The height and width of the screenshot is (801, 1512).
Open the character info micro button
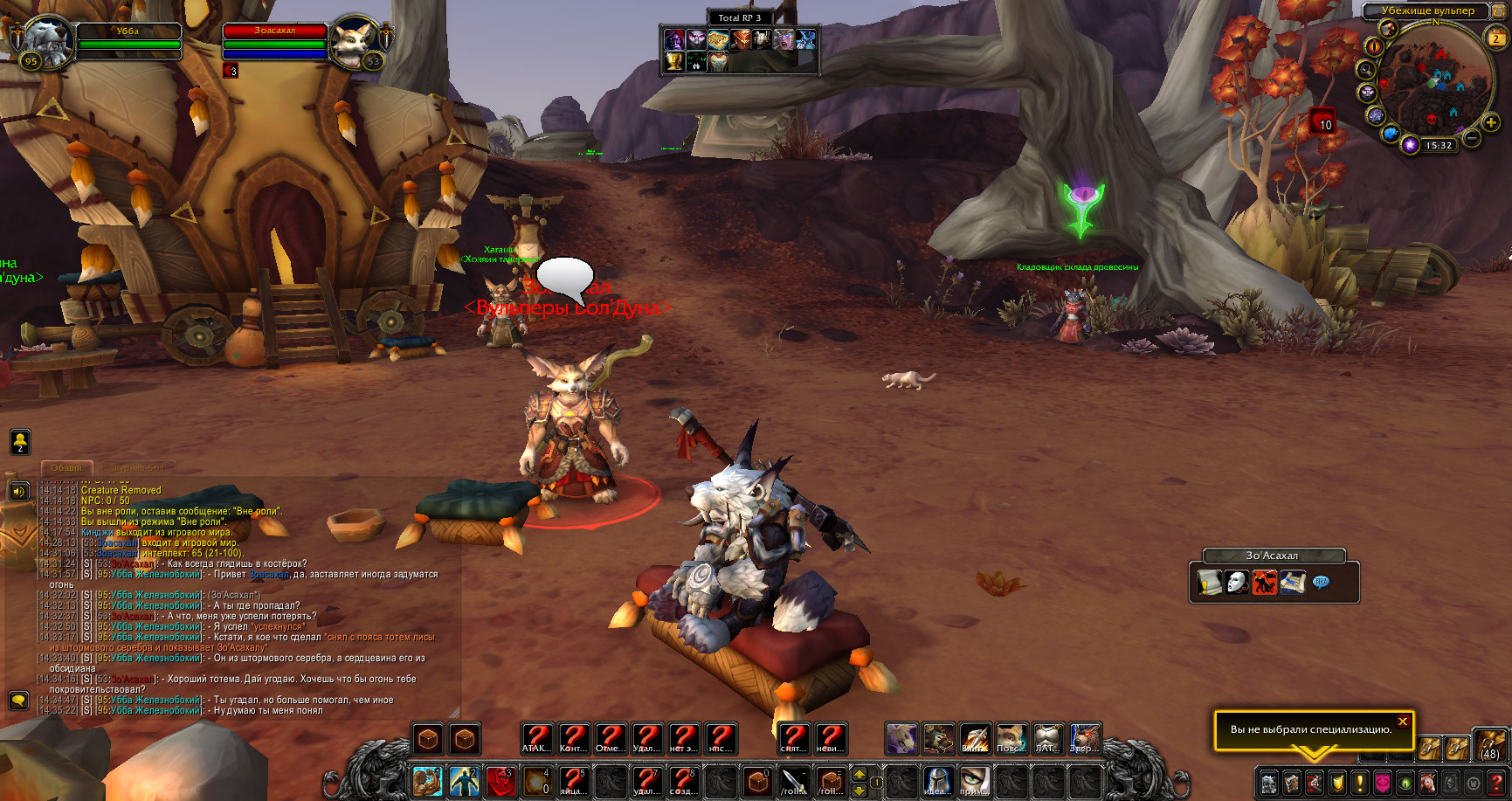(x=1268, y=782)
